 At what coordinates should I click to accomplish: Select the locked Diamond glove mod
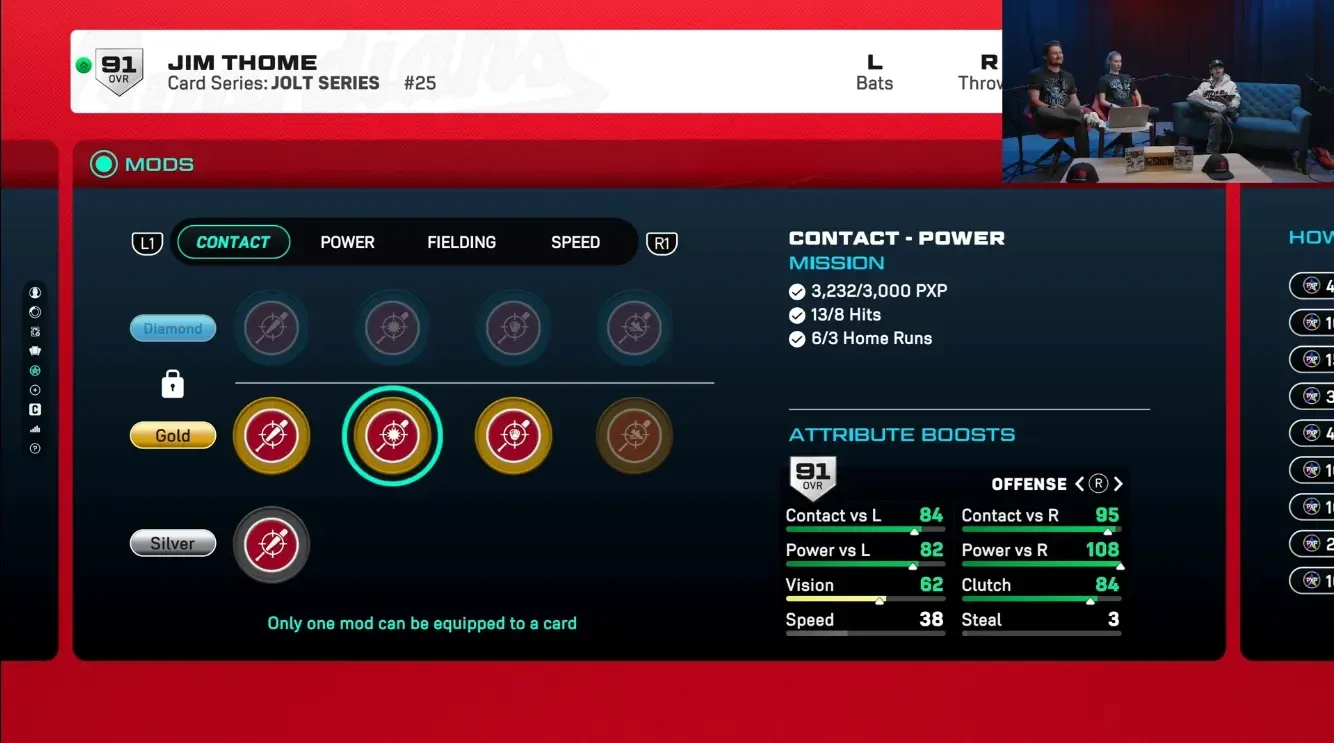(x=513, y=328)
